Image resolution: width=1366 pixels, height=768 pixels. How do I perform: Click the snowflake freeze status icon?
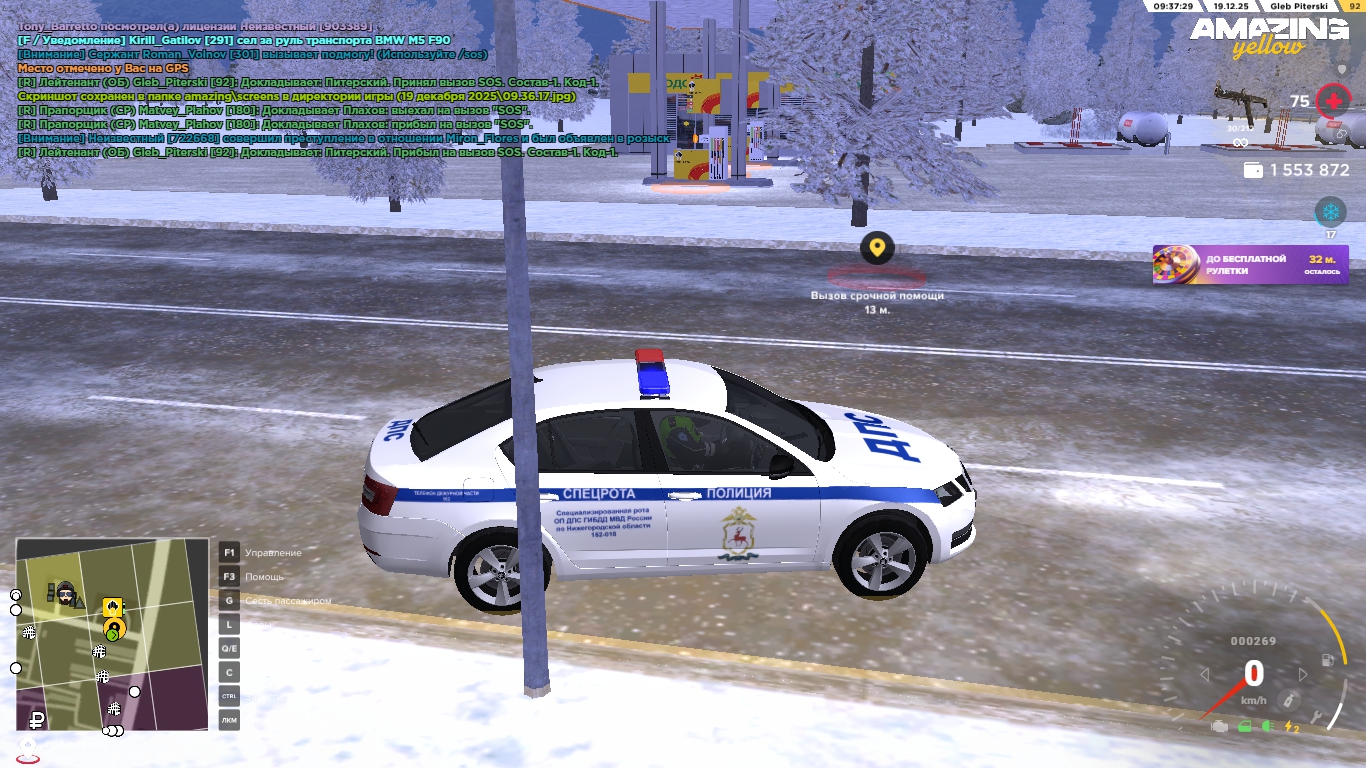(1330, 212)
